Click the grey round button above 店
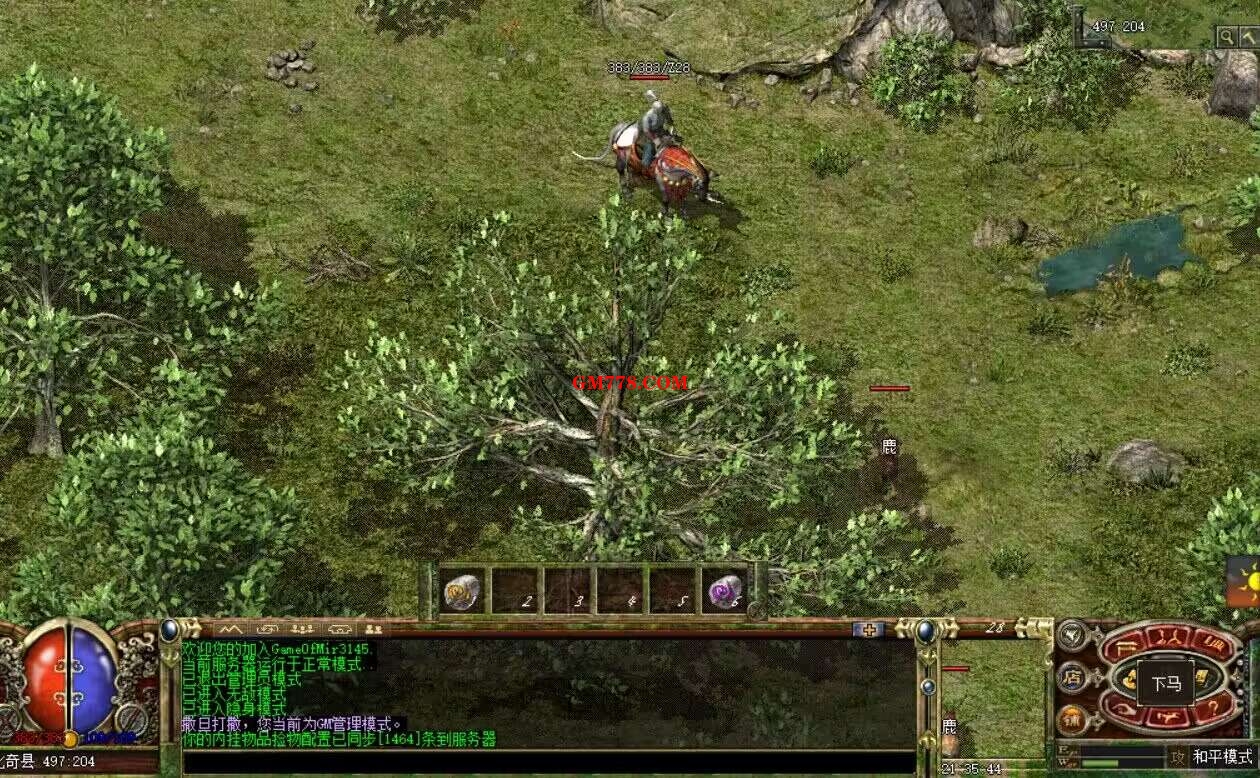 1072,634
